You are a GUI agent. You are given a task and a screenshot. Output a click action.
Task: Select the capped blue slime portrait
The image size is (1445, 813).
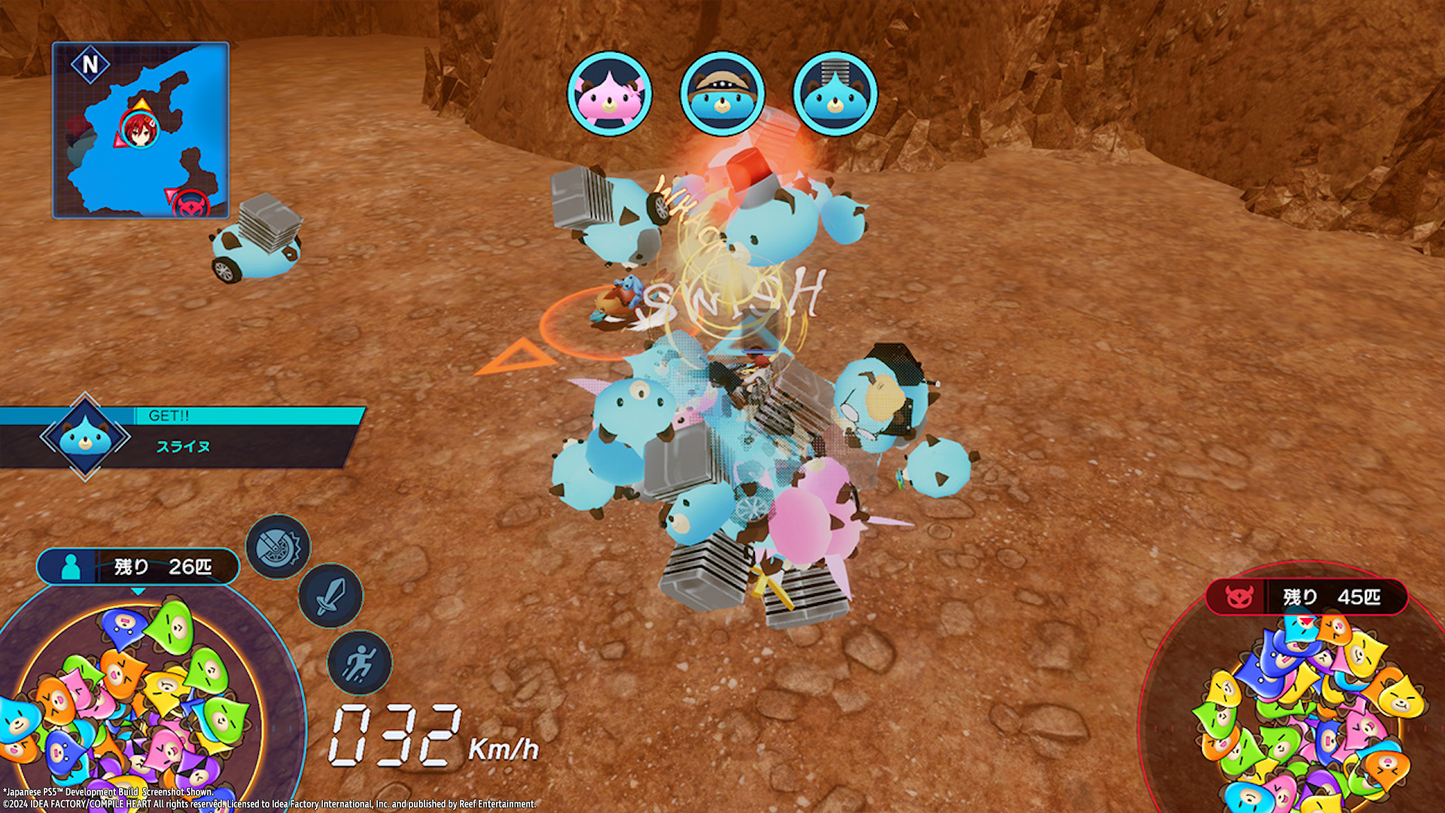724,92
